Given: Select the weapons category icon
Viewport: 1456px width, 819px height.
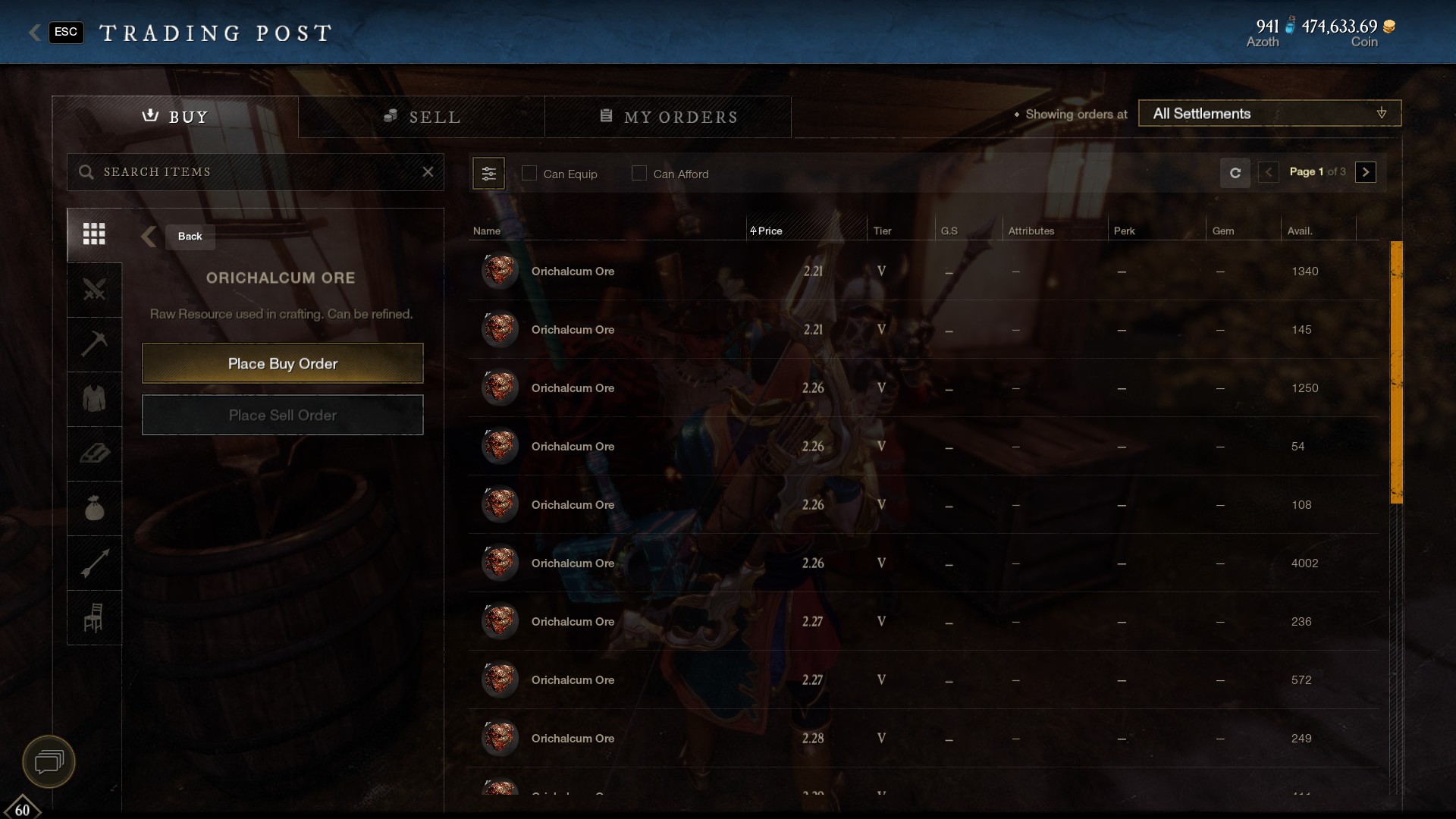Looking at the screenshot, I should tap(94, 290).
